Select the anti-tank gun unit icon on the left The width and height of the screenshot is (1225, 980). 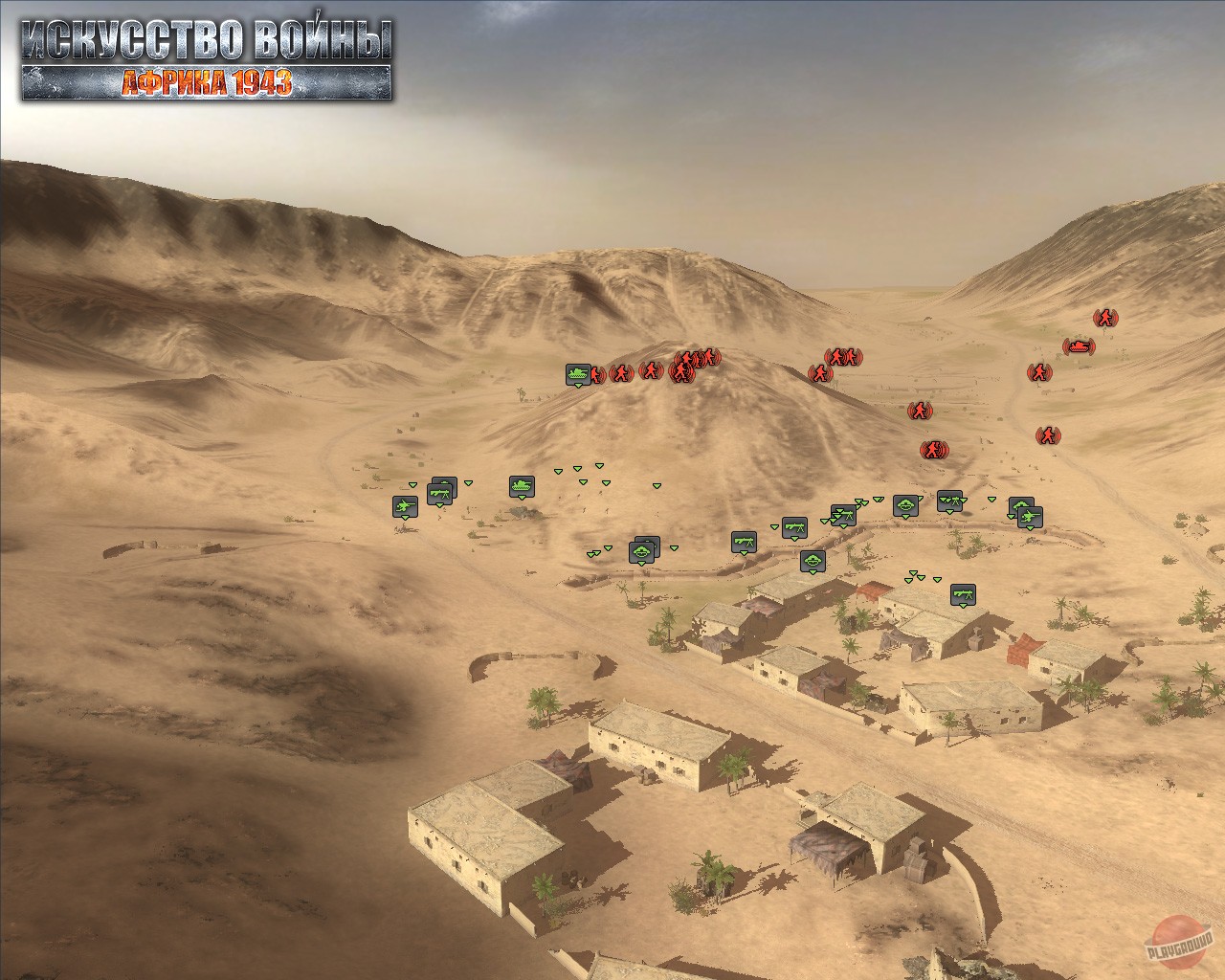(x=406, y=505)
